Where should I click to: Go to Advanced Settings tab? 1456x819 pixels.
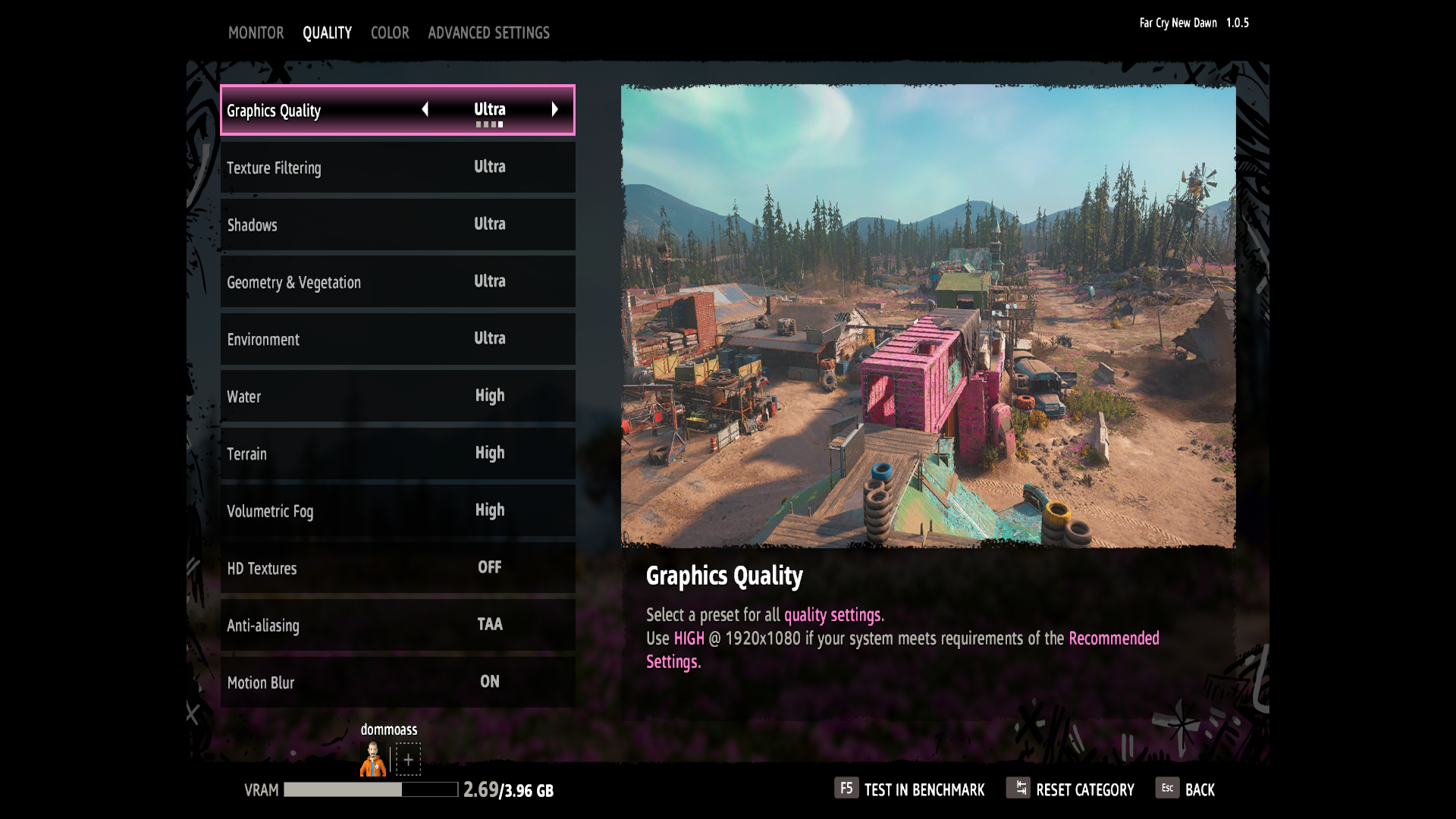(x=488, y=33)
